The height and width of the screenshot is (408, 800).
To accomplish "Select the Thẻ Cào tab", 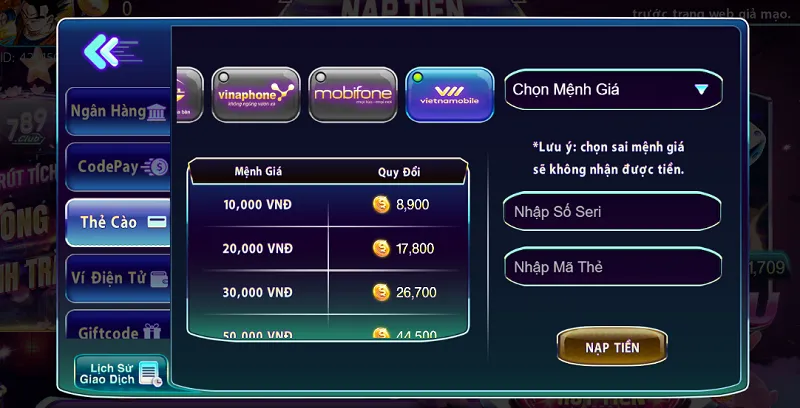I will point(117,222).
